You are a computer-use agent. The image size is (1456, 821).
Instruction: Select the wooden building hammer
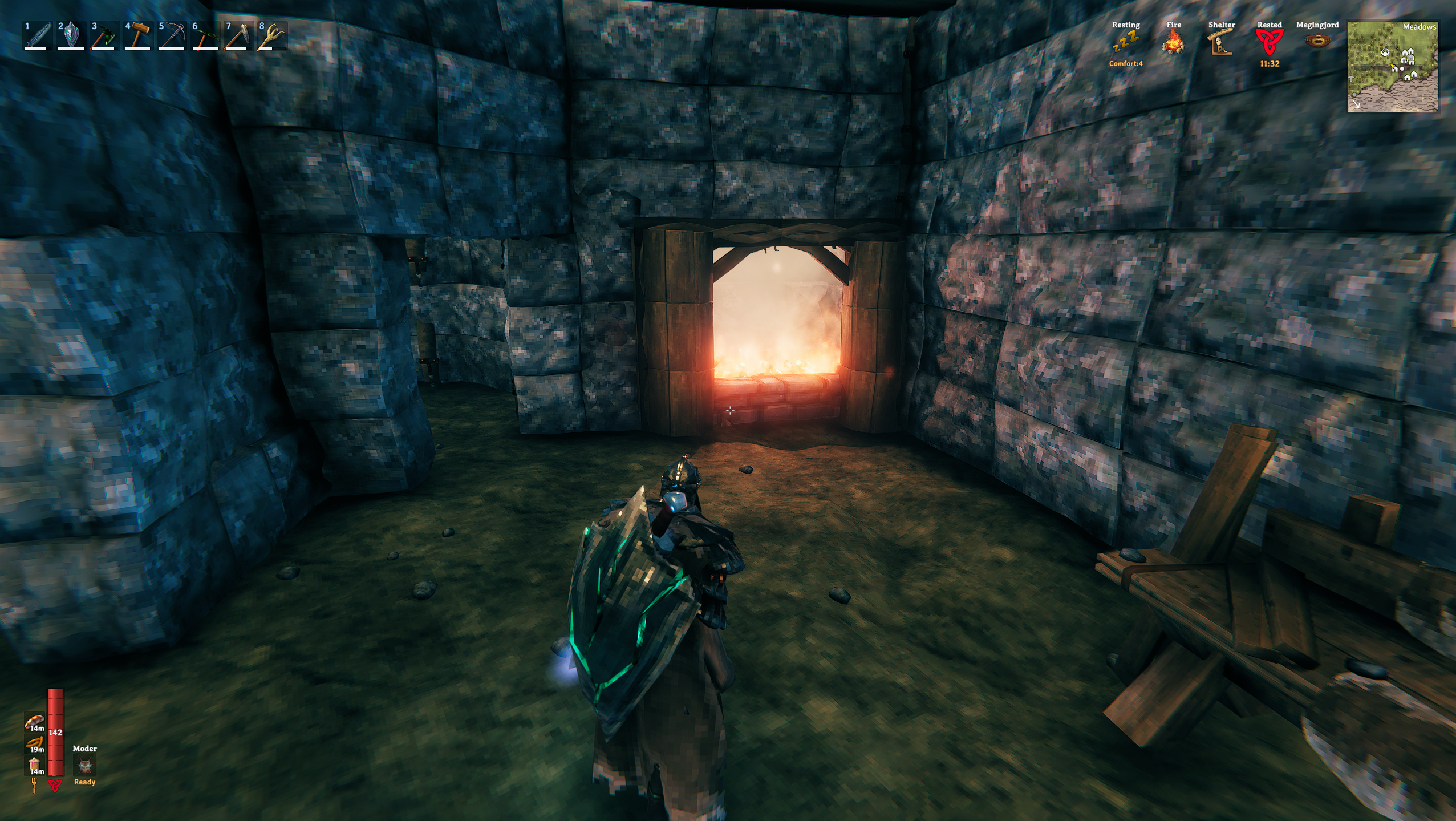coord(138,36)
